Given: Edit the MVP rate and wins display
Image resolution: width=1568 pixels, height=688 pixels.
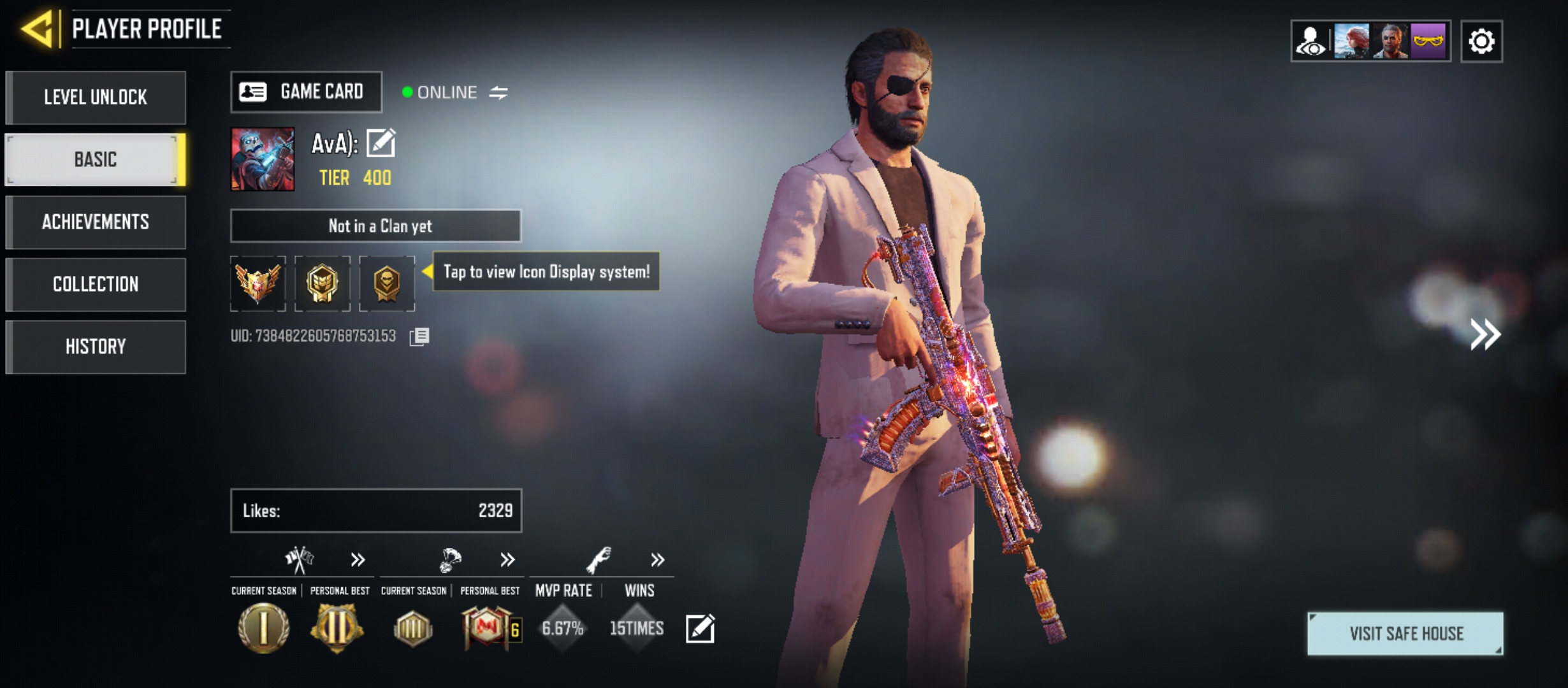Looking at the screenshot, I should [700, 629].
